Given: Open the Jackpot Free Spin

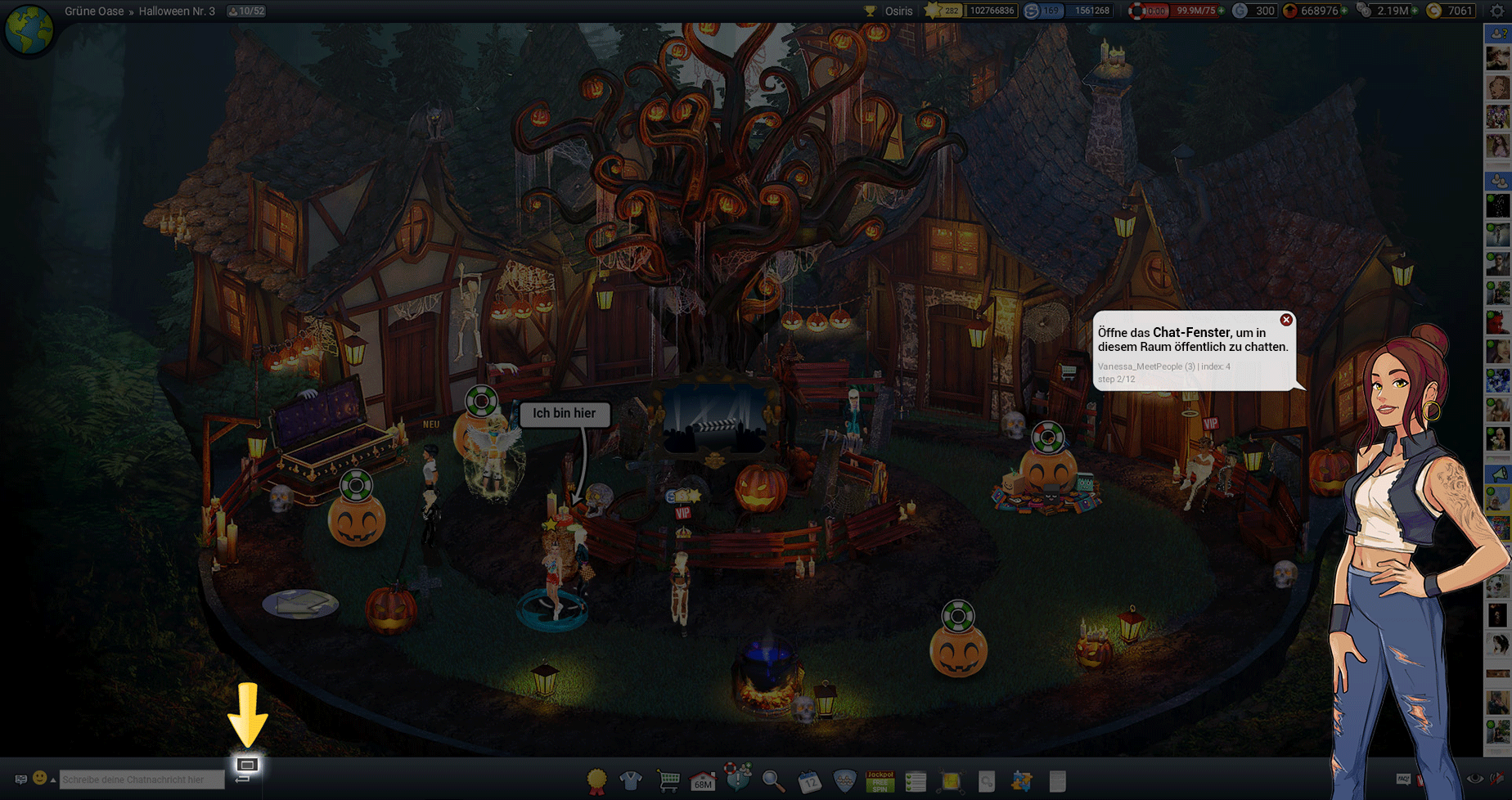Looking at the screenshot, I should click(x=880, y=781).
